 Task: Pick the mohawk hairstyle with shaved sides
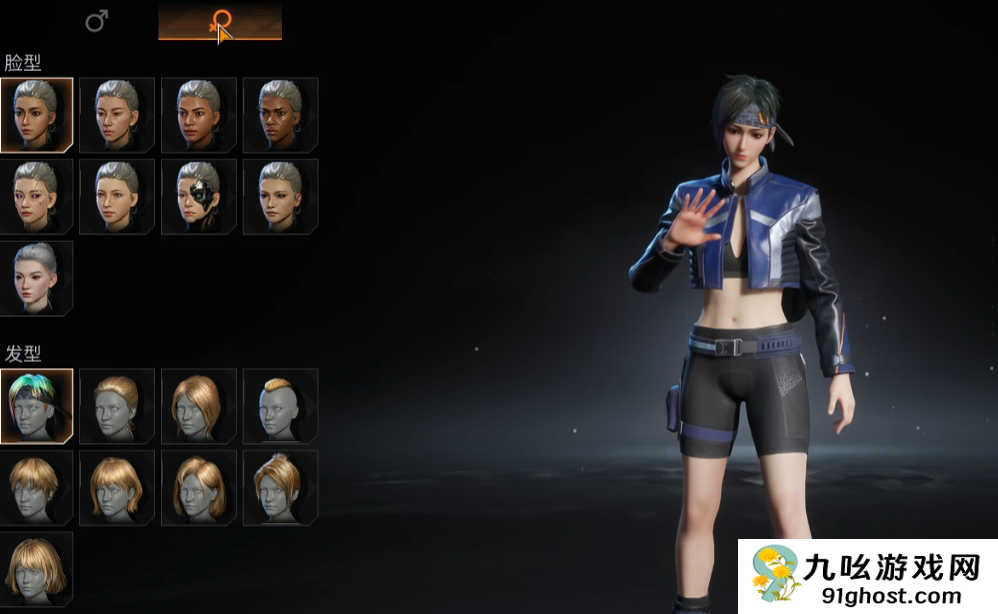280,406
